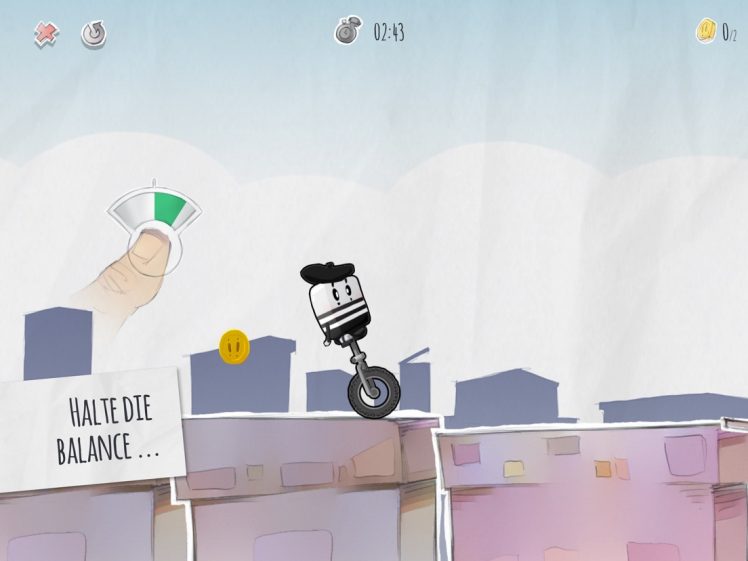Exit the level with the red X
The height and width of the screenshot is (561, 748).
click(x=45, y=34)
